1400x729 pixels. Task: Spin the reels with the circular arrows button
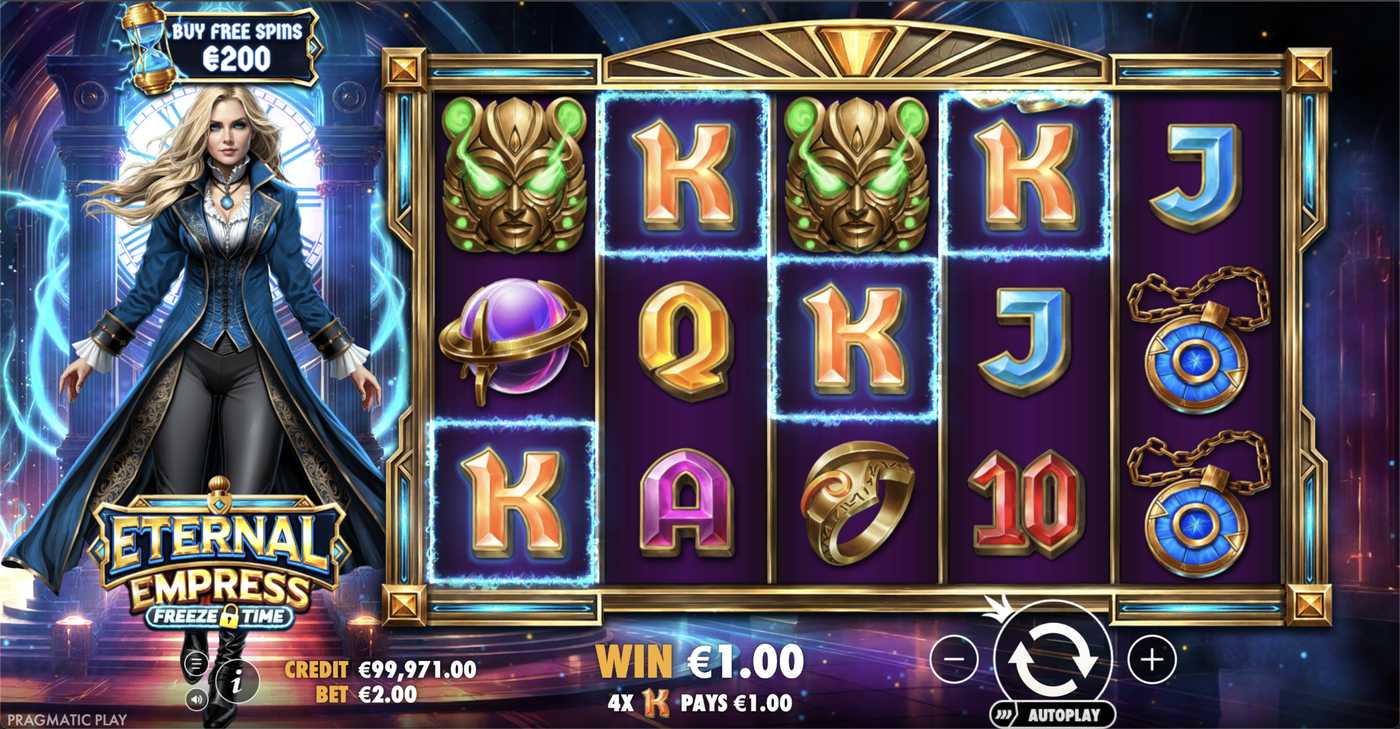[1052, 658]
